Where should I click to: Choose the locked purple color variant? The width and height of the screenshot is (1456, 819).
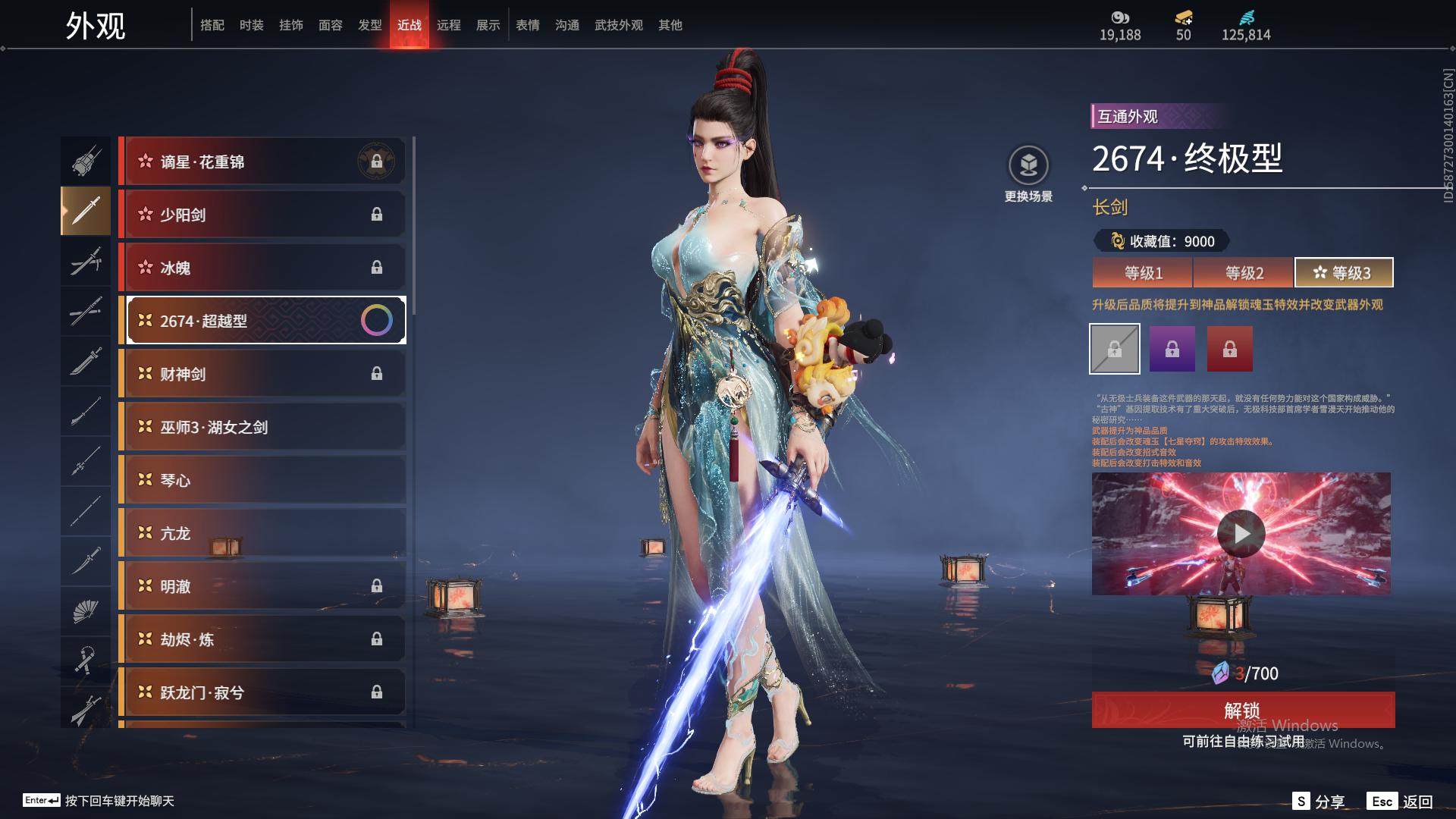1172,349
